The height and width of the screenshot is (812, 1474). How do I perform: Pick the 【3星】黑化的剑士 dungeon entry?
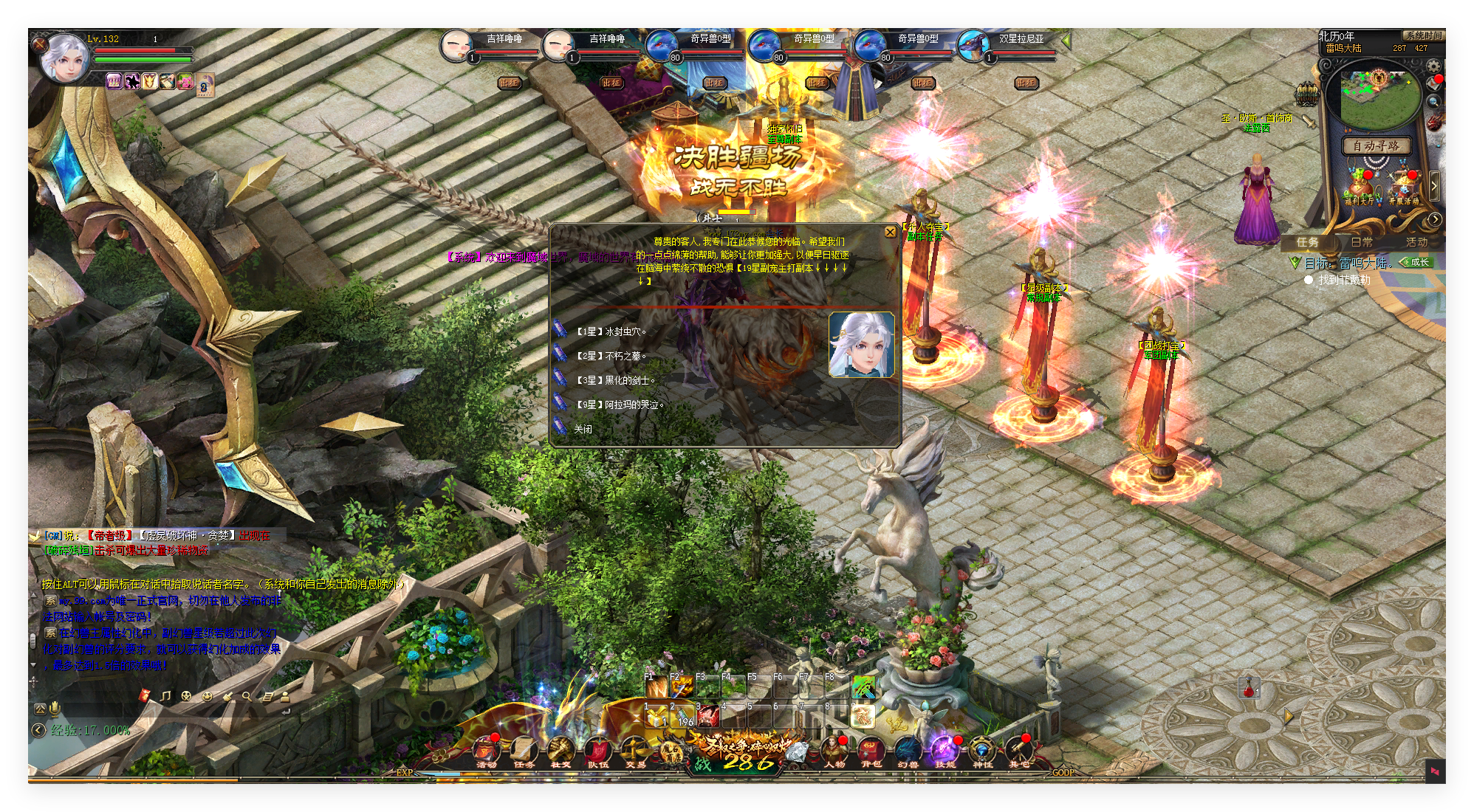[615, 380]
